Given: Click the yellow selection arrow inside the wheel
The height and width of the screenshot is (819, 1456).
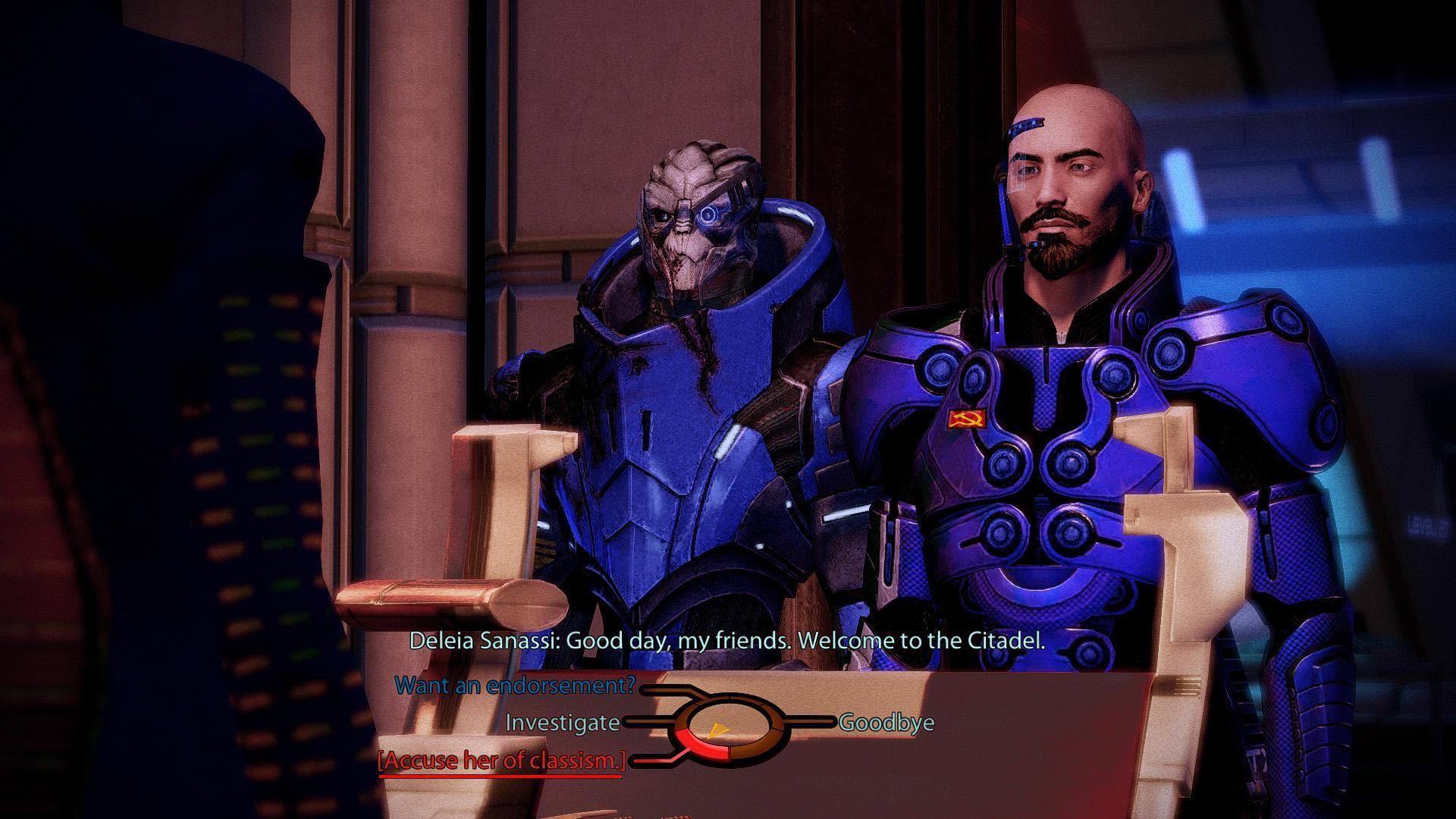Looking at the screenshot, I should tap(718, 731).
